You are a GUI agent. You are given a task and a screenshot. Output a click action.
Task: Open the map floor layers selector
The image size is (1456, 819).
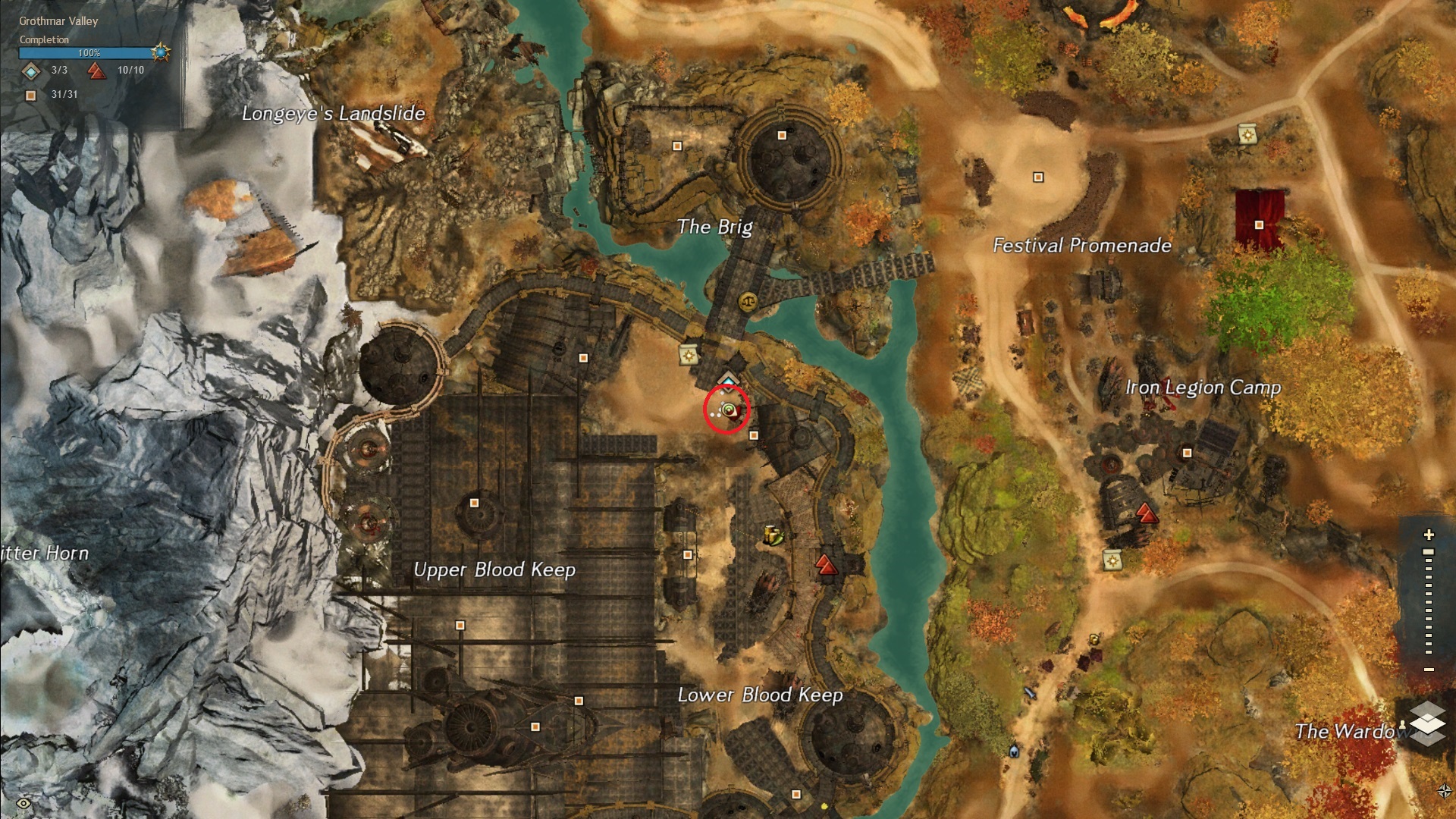1427,721
